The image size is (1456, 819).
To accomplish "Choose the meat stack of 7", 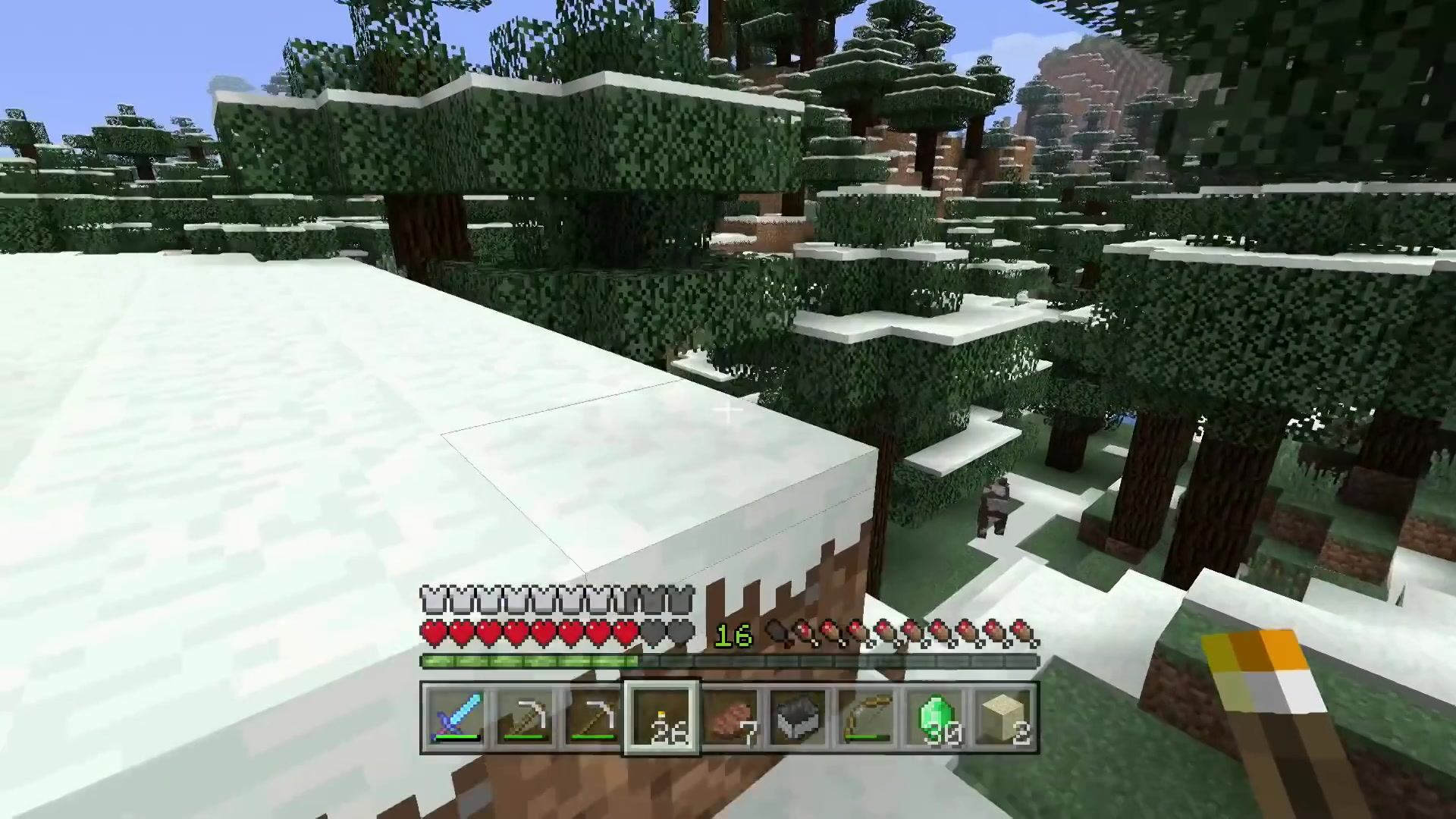I will point(730,717).
